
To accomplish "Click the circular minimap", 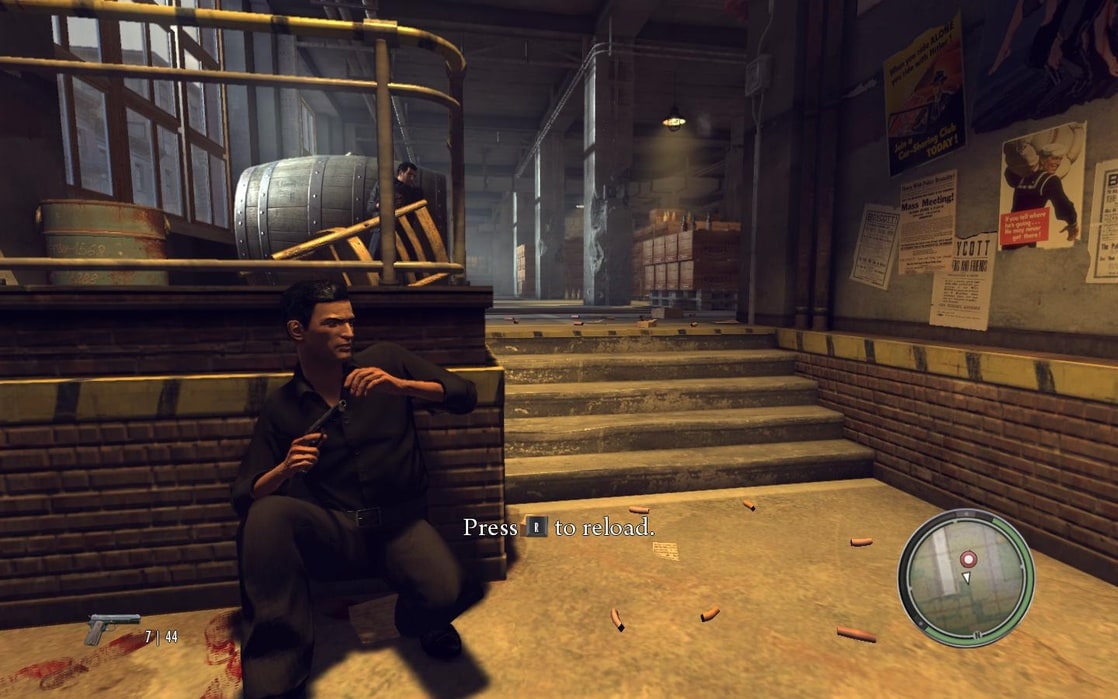I will (965, 577).
